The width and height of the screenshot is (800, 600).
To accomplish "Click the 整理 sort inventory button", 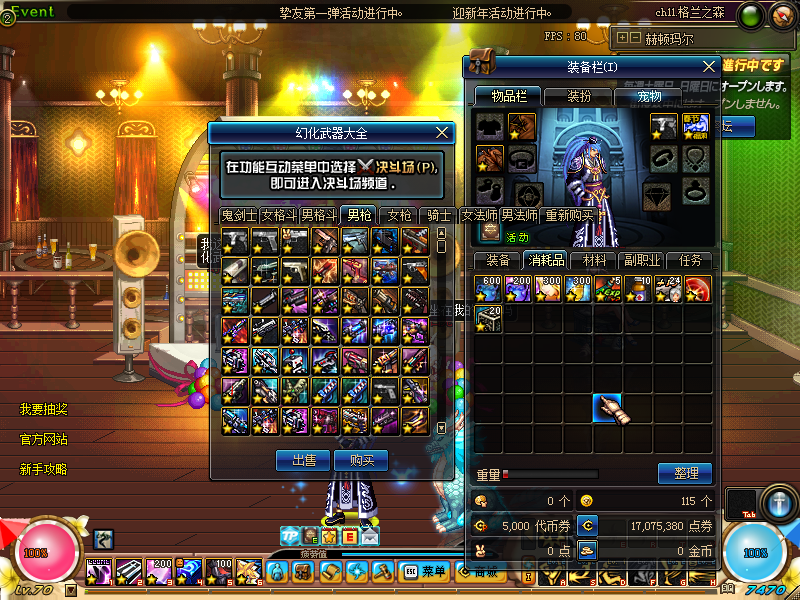I will coord(685,473).
